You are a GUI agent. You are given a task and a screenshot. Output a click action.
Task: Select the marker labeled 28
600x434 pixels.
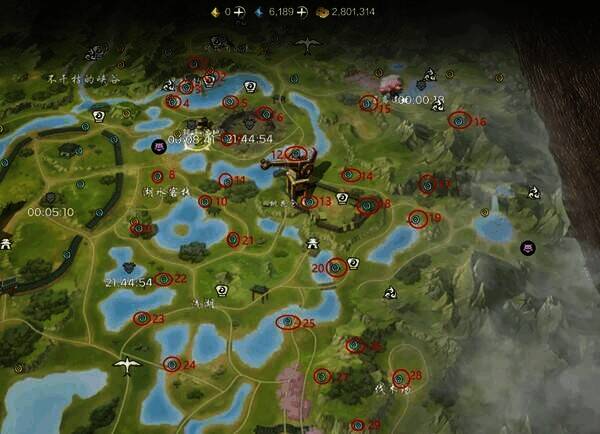click(400, 377)
